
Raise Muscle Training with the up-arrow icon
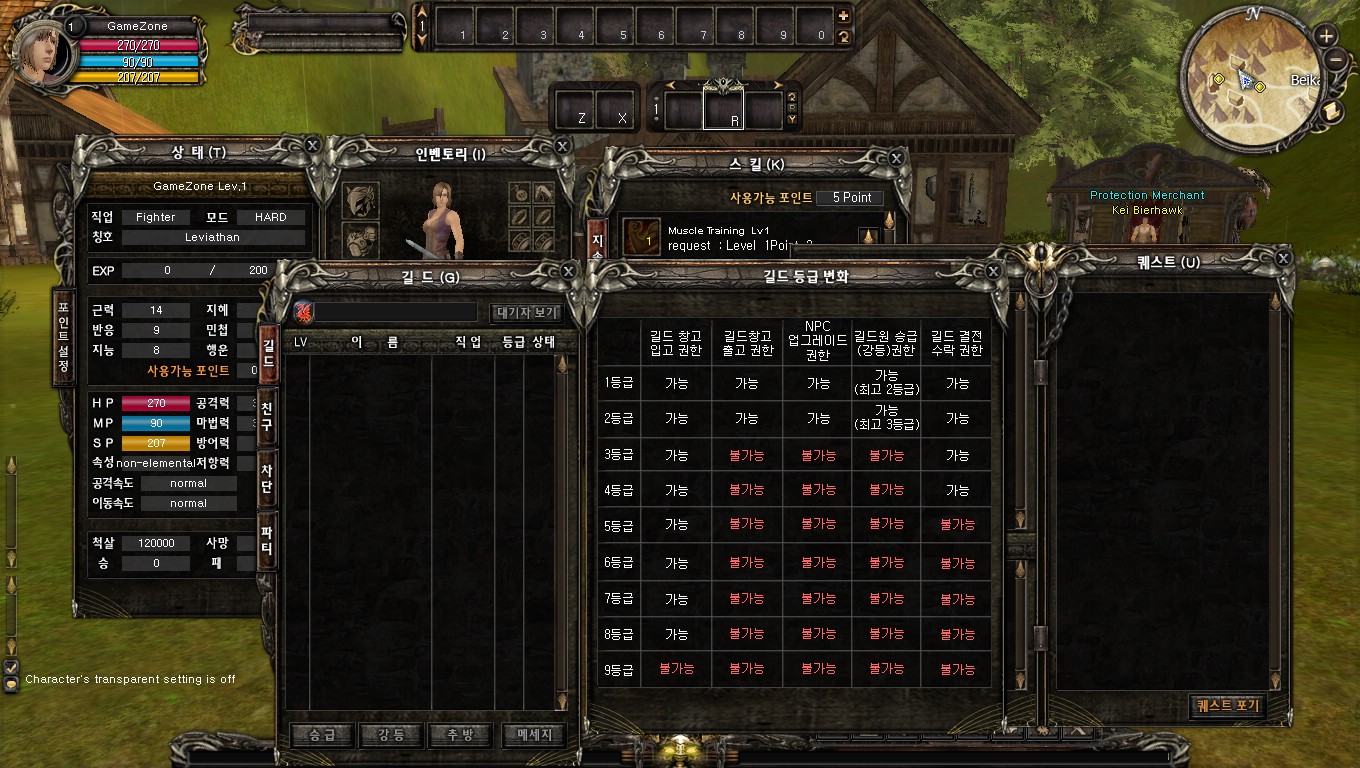tap(869, 234)
